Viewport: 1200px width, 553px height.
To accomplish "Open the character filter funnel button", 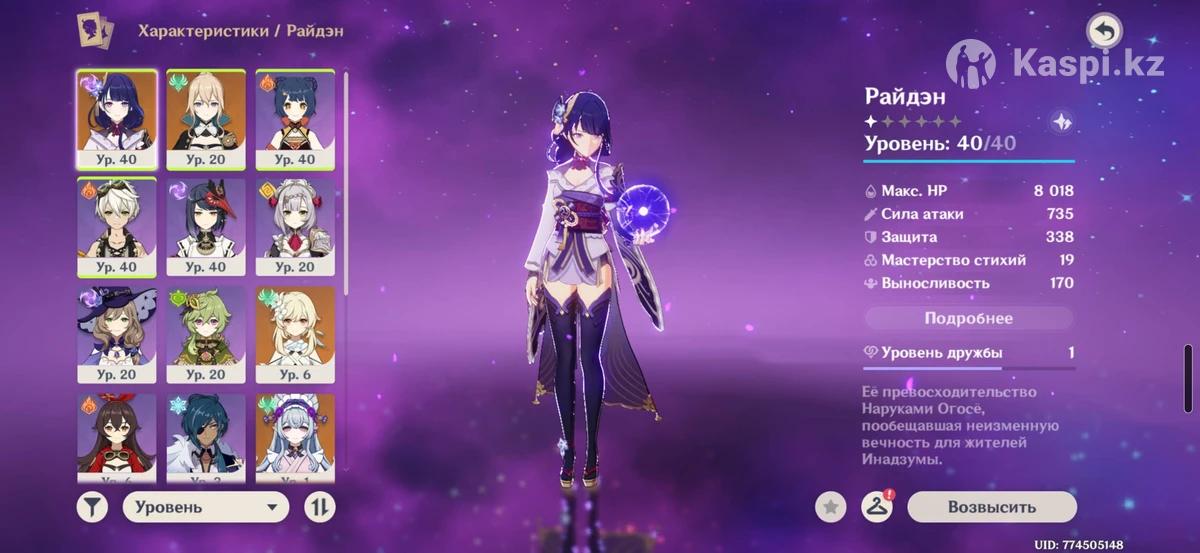I will coord(92,507).
